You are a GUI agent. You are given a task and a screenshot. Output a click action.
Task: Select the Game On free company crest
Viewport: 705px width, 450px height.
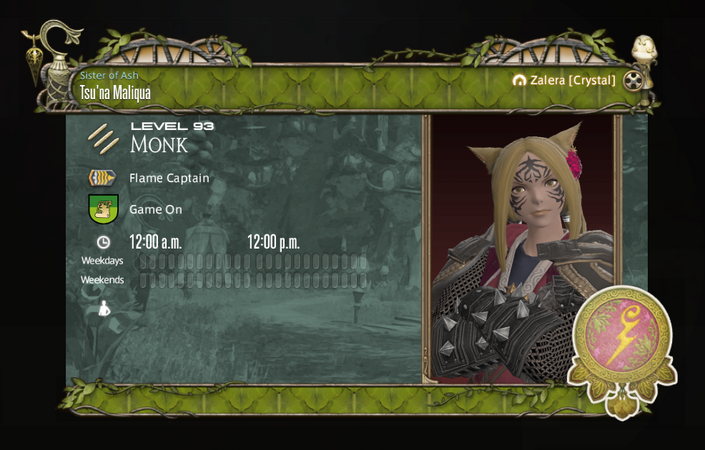pyautogui.click(x=103, y=209)
